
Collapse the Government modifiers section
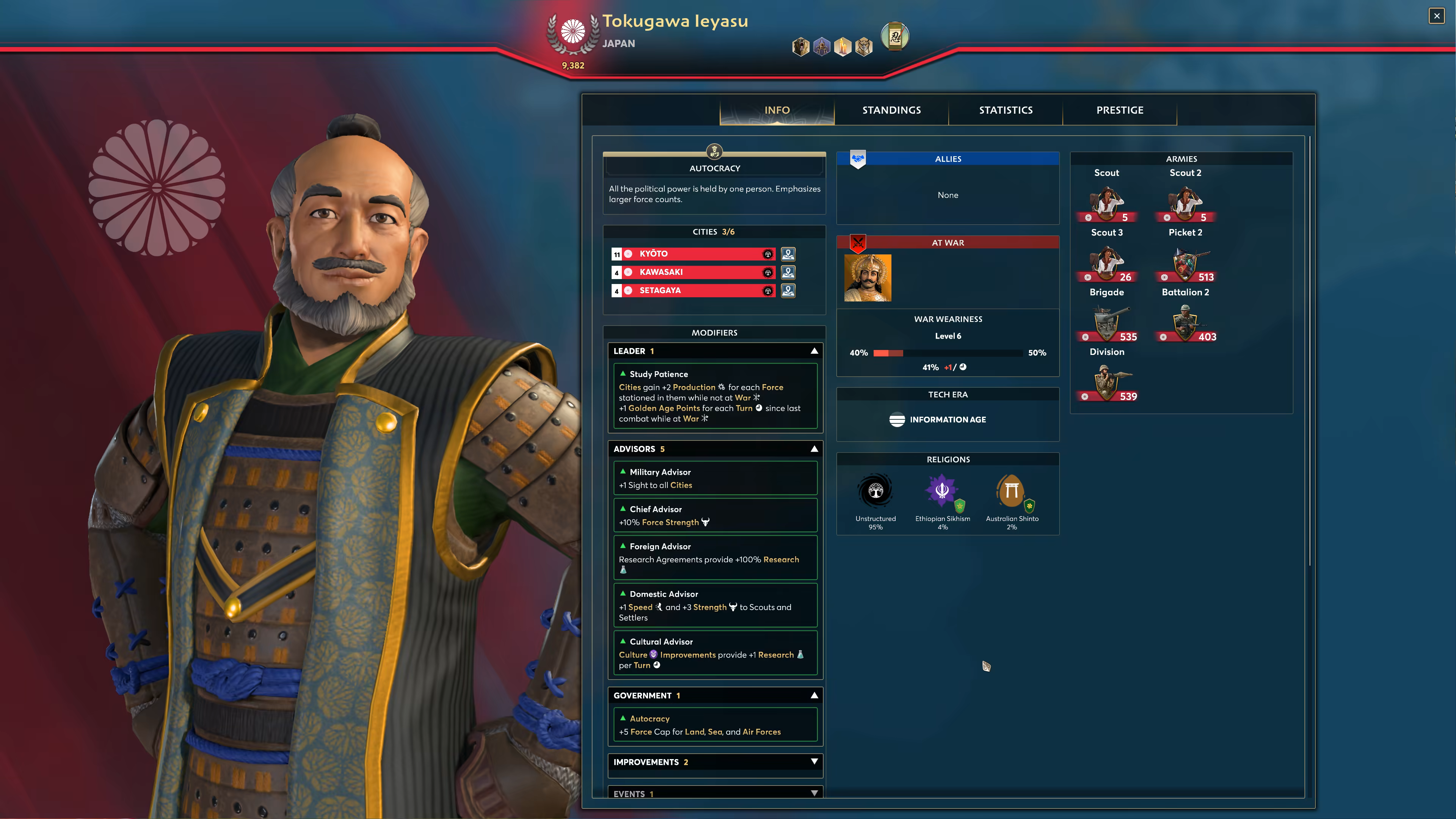(x=814, y=695)
